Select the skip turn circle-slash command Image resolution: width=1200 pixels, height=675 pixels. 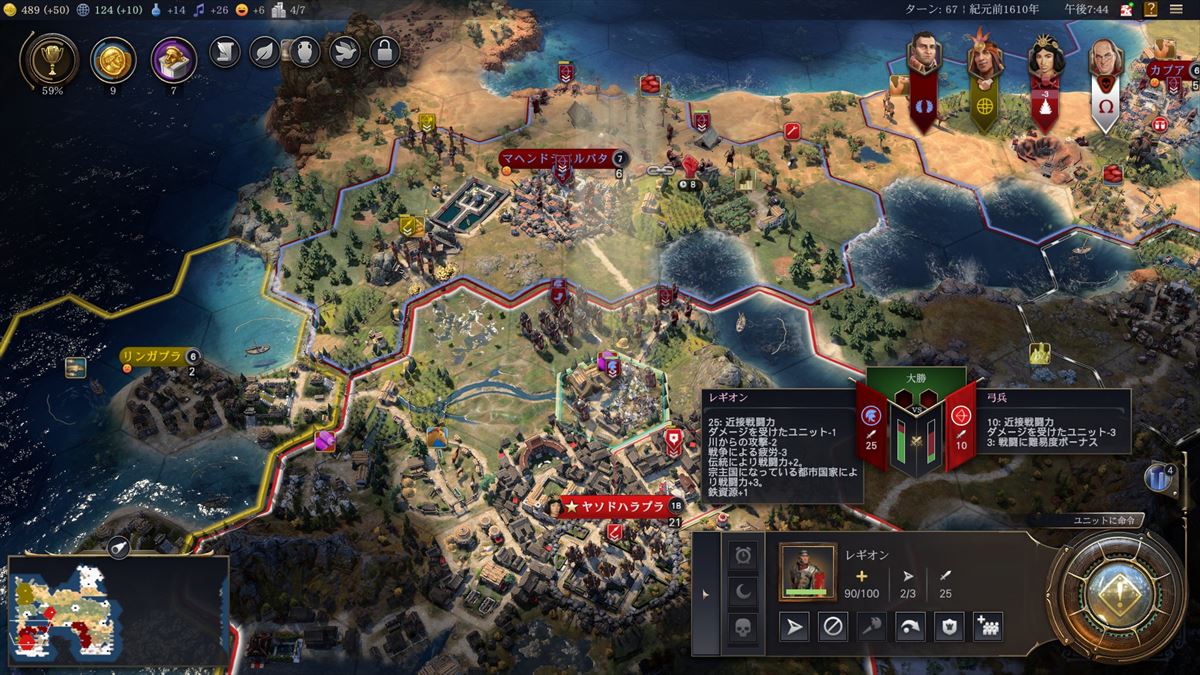click(832, 627)
